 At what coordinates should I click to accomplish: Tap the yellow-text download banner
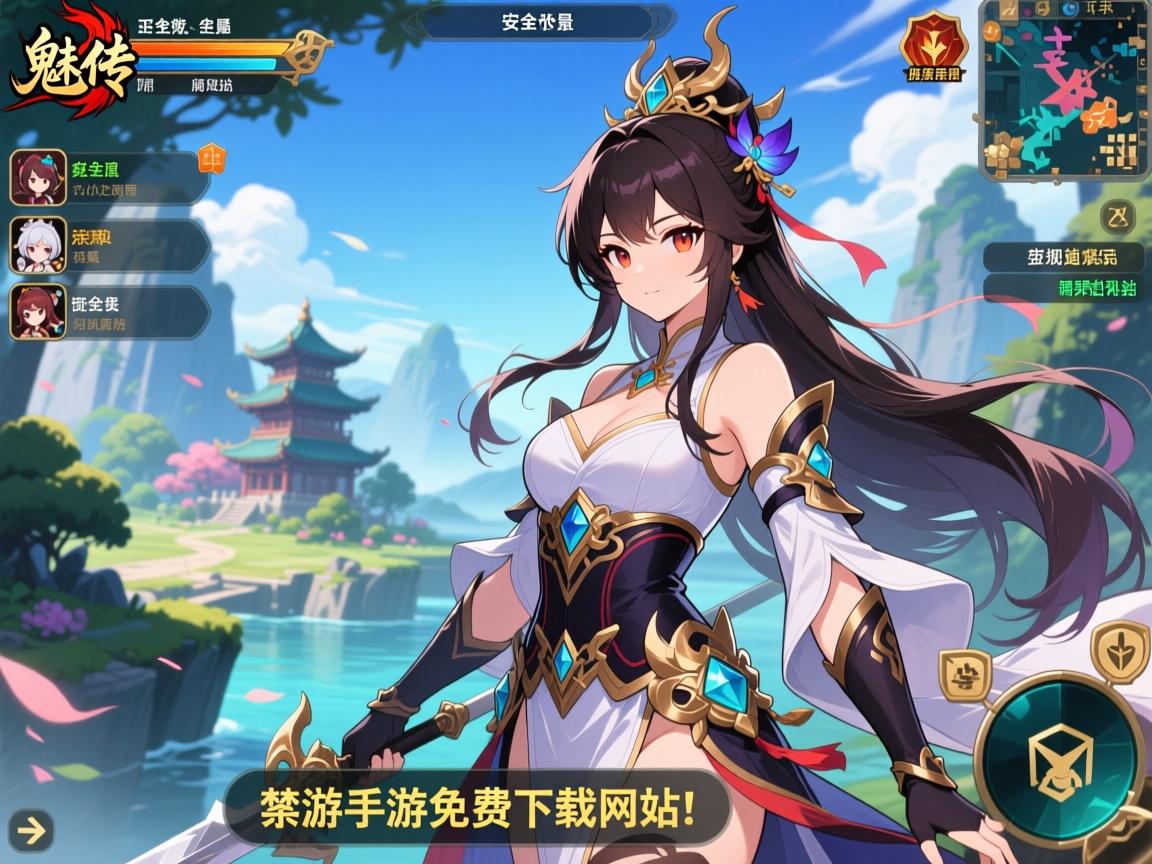coord(478,805)
